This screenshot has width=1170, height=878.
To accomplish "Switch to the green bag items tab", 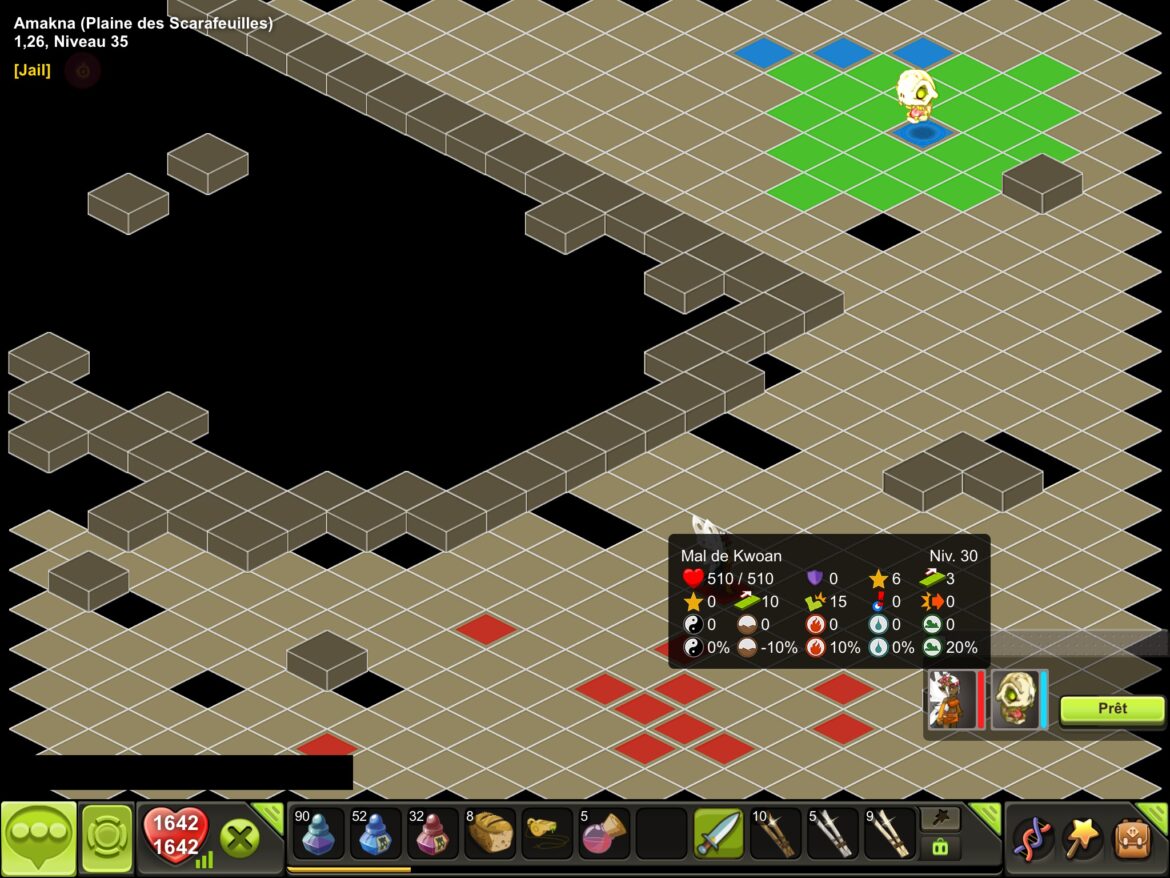I will coord(940,848).
